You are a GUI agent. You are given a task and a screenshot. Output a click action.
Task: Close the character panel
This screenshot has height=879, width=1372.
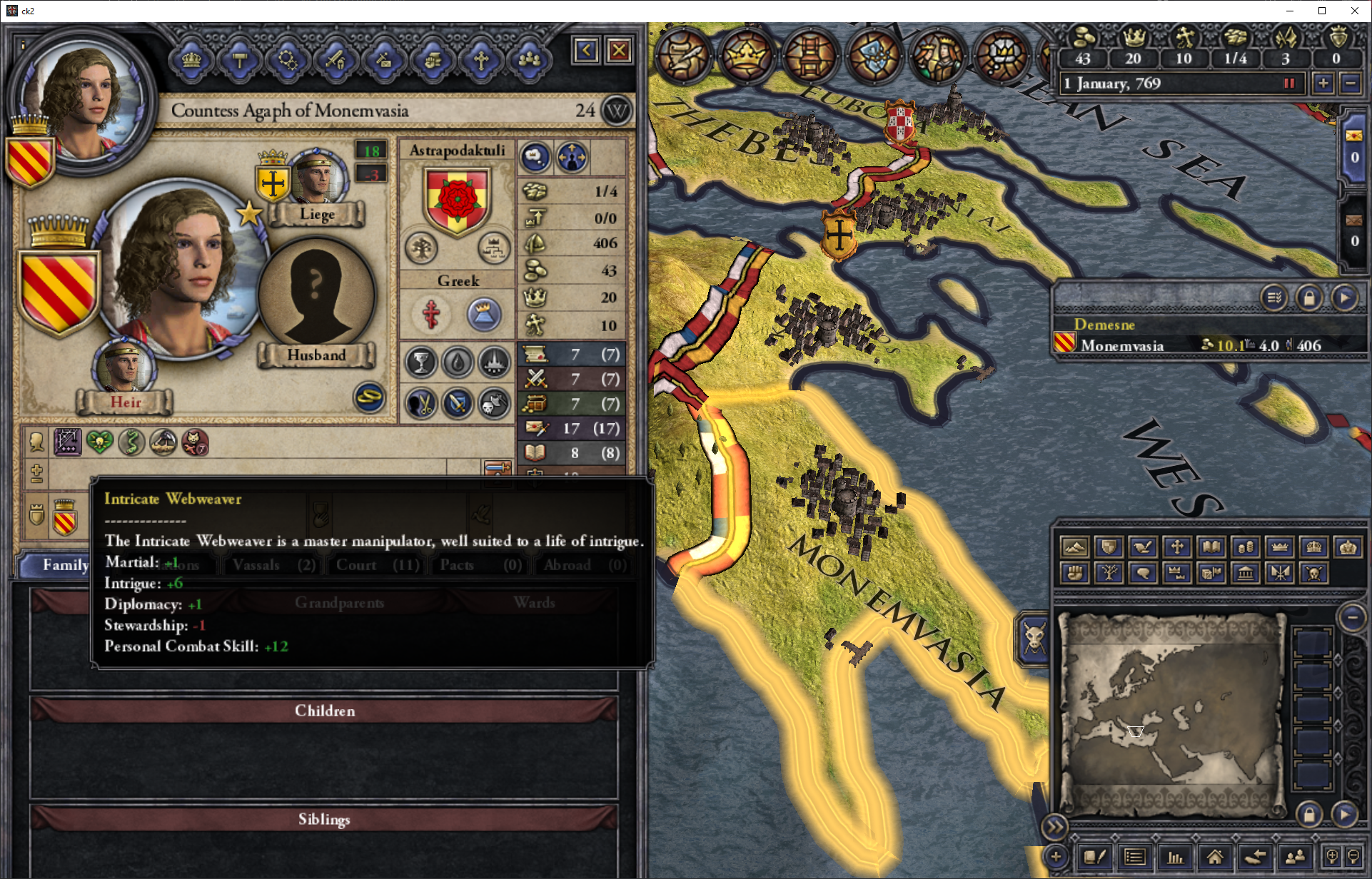coord(619,51)
